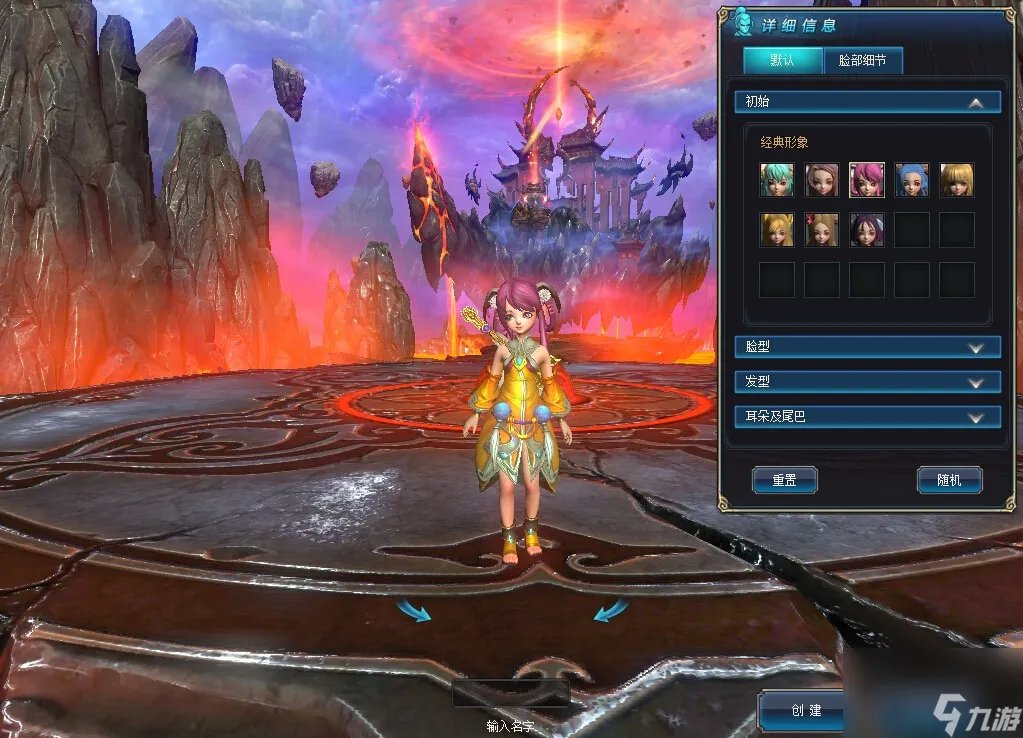This screenshot has height=738, width=1023.
Task: Rotate character with the right blue arrow
Action: [611, 609]
